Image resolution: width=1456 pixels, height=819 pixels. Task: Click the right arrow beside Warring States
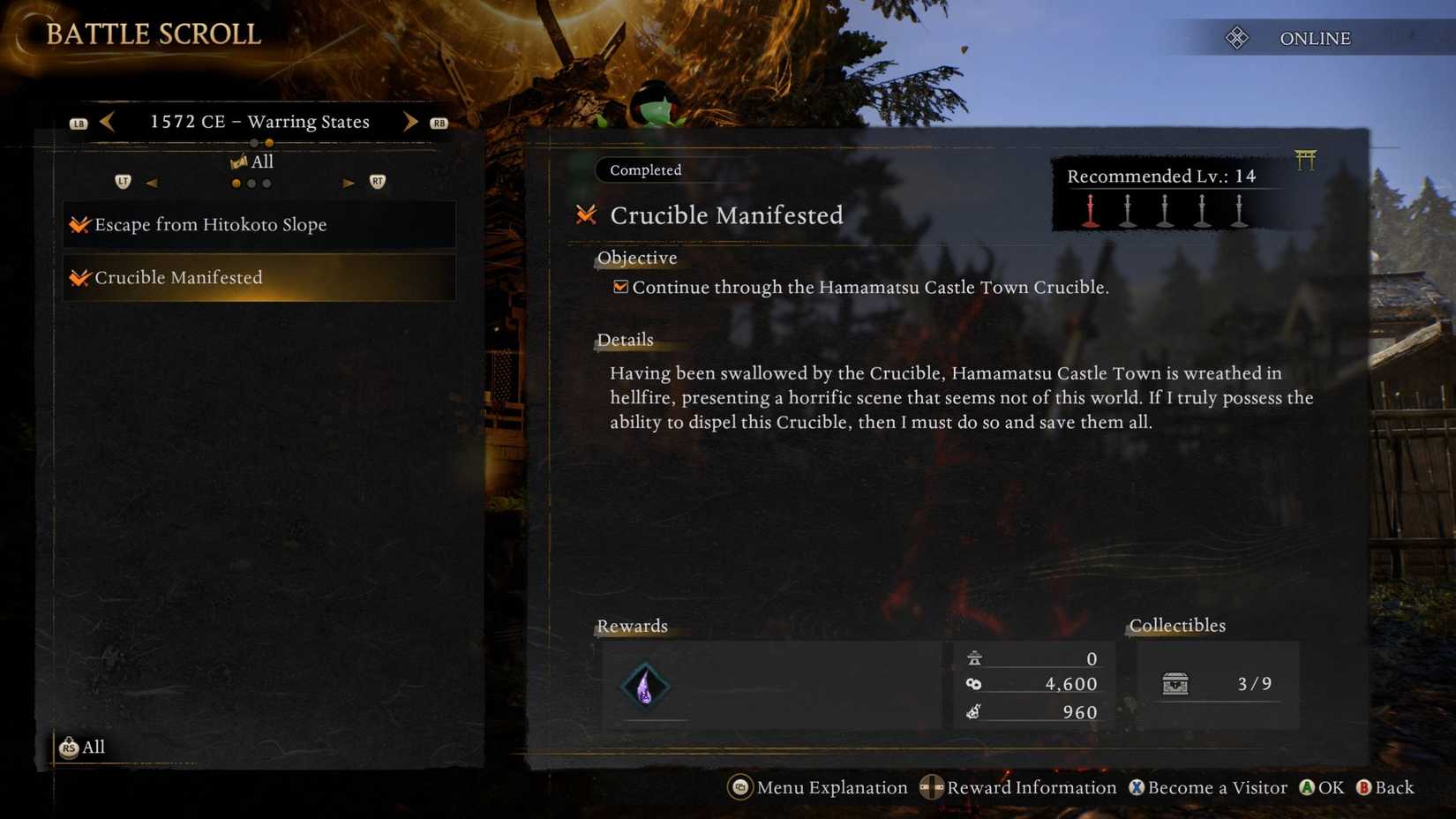pos(410,121)
